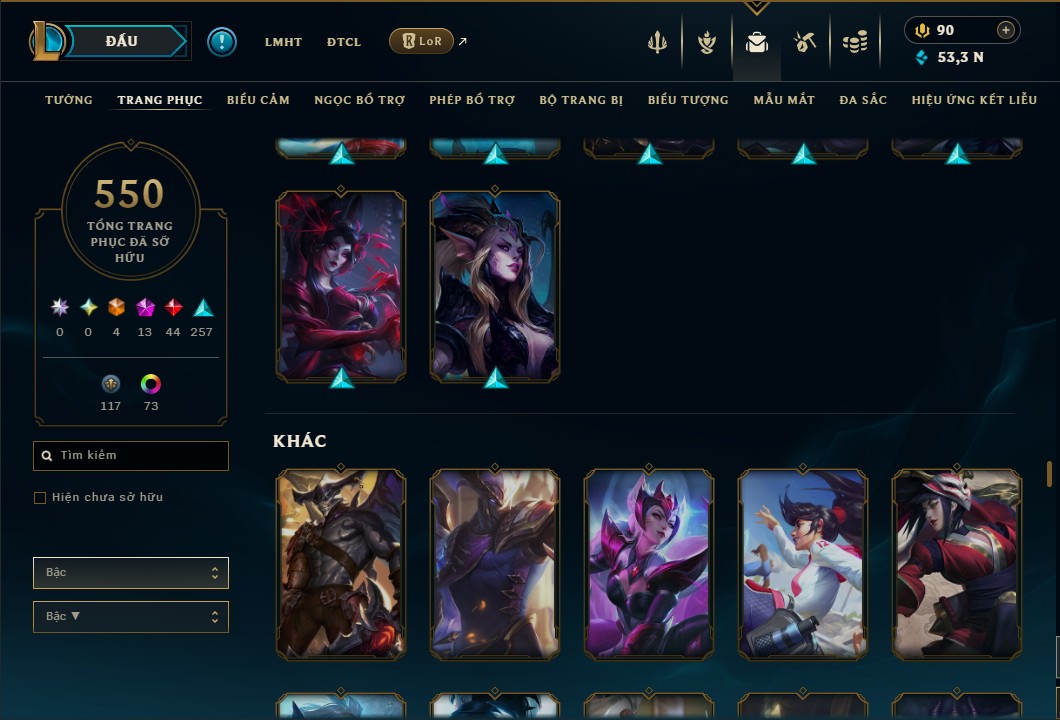Open the exclamation notification icon
1060x720 pixels.
(222, 42)
